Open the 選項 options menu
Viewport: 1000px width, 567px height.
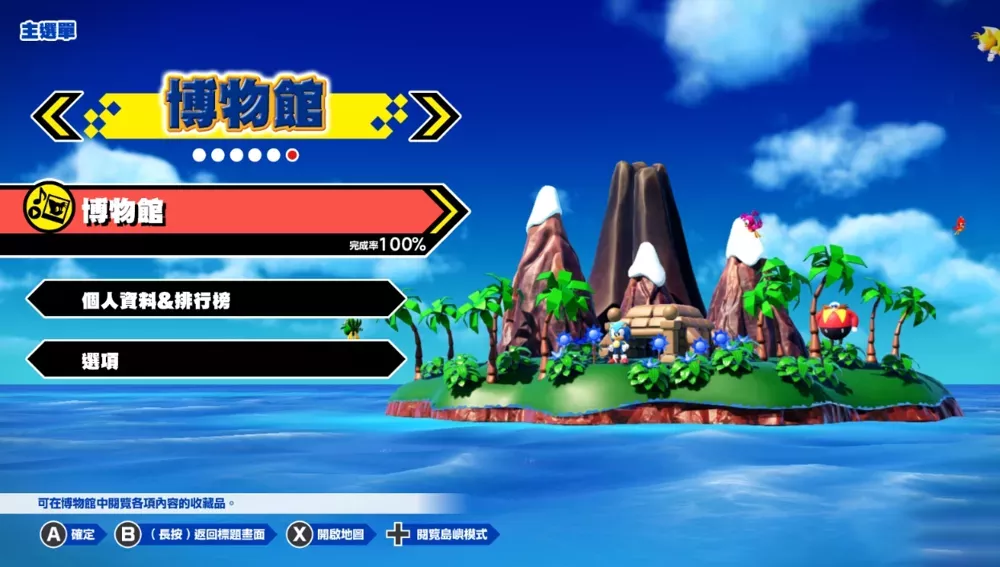pos(215,359)
